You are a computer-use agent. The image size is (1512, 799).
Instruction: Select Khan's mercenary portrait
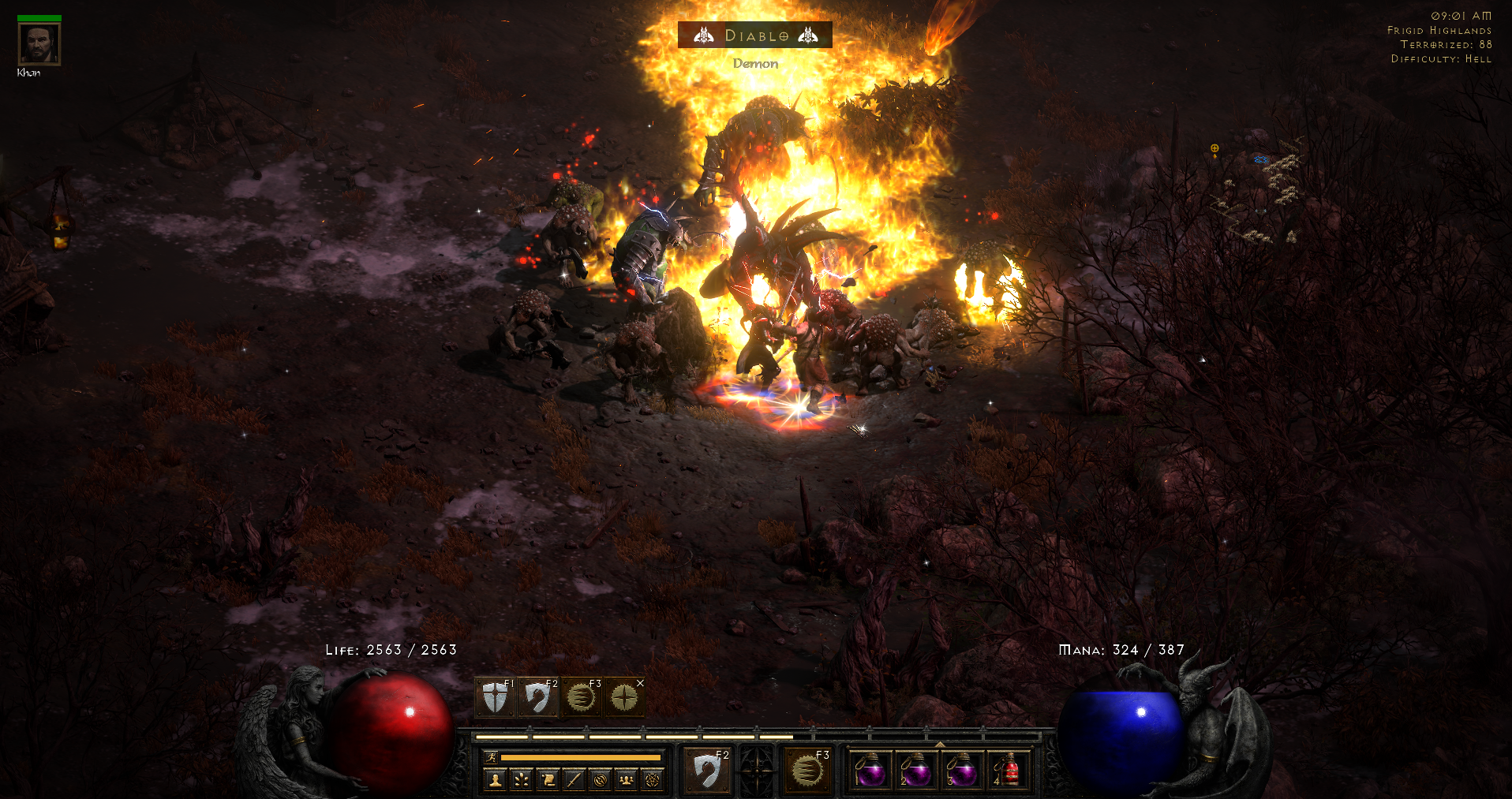(x=39, y=44)
